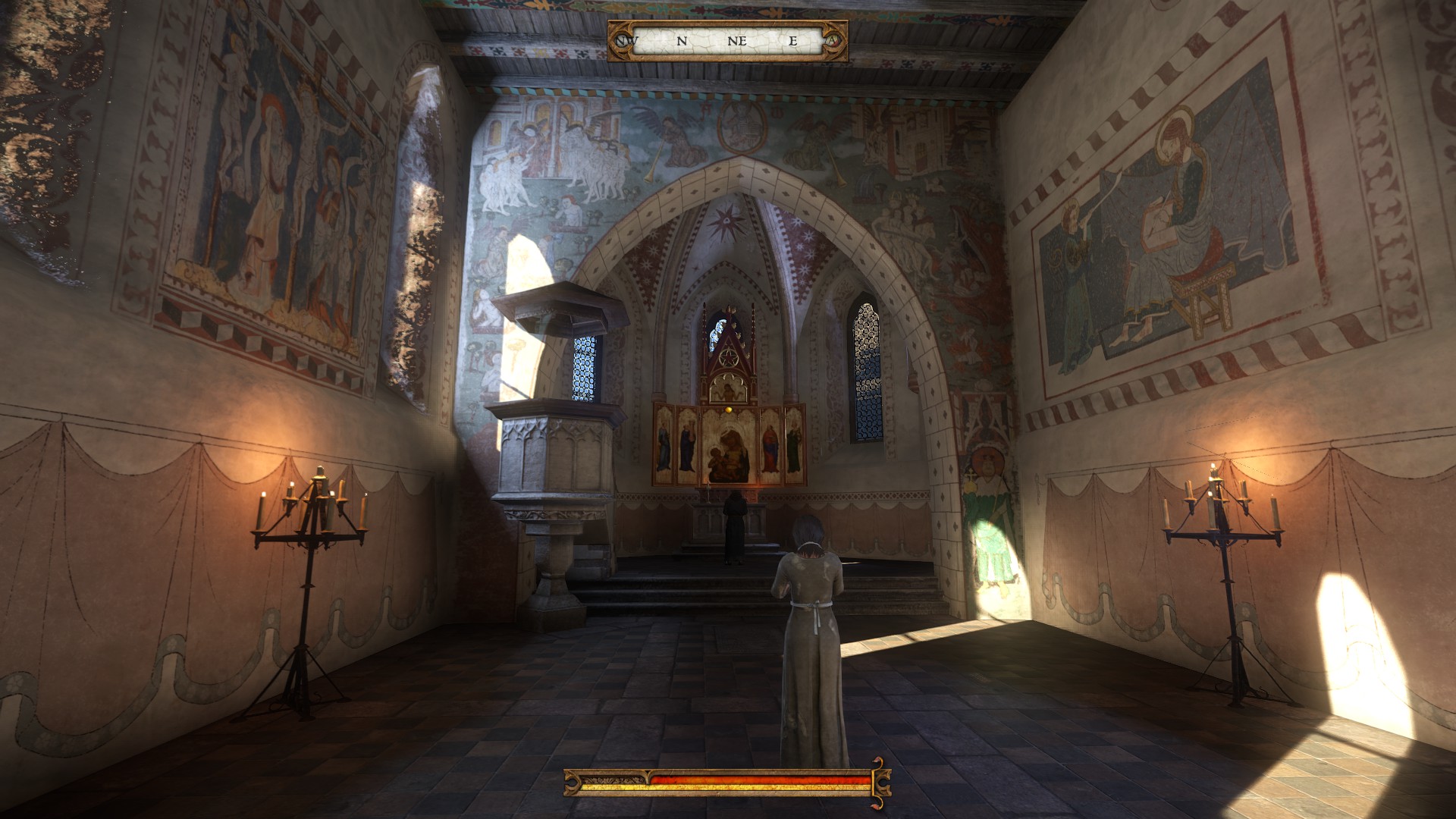Click the compass direction strip

(x=727, y=41)
